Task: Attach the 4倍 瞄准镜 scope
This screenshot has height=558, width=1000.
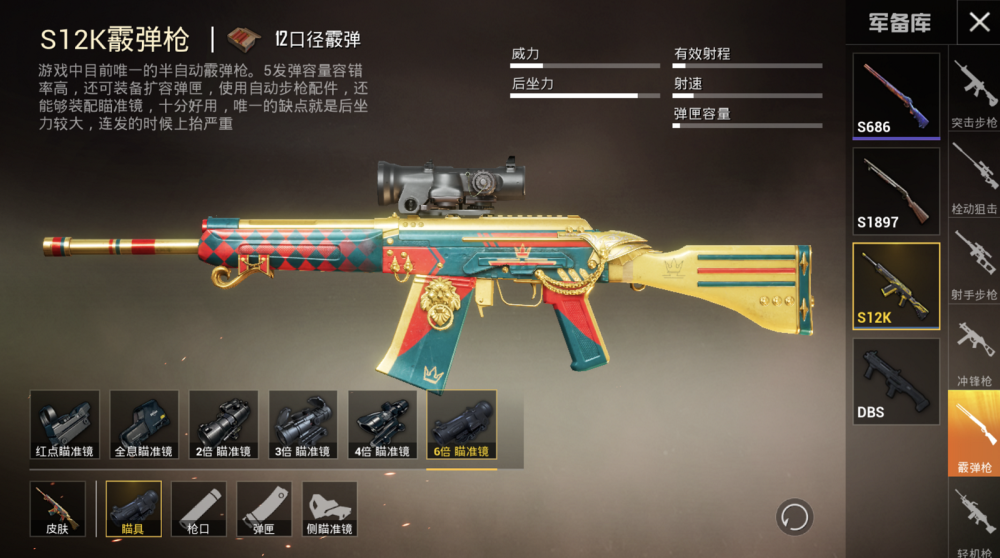Action: pyautogui.click(x=382, y=425)
